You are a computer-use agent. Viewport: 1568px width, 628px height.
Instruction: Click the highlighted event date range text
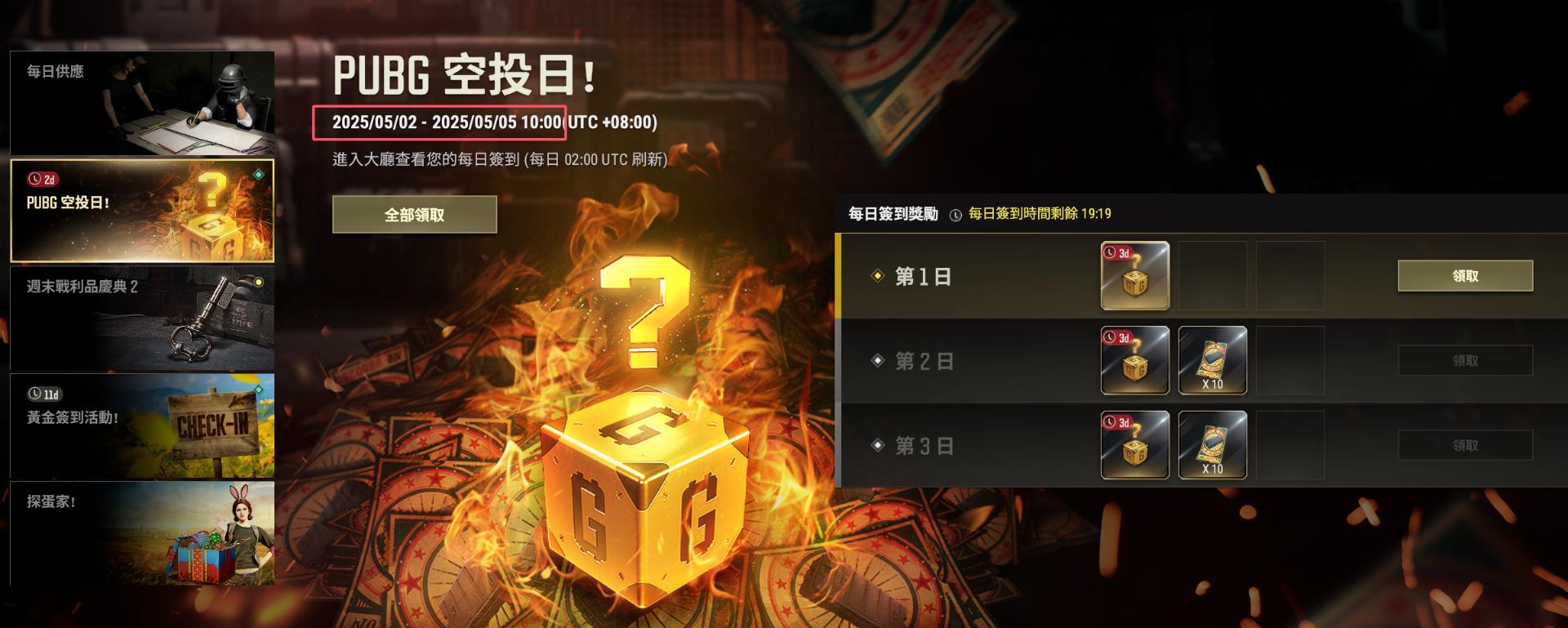(449, 123)
